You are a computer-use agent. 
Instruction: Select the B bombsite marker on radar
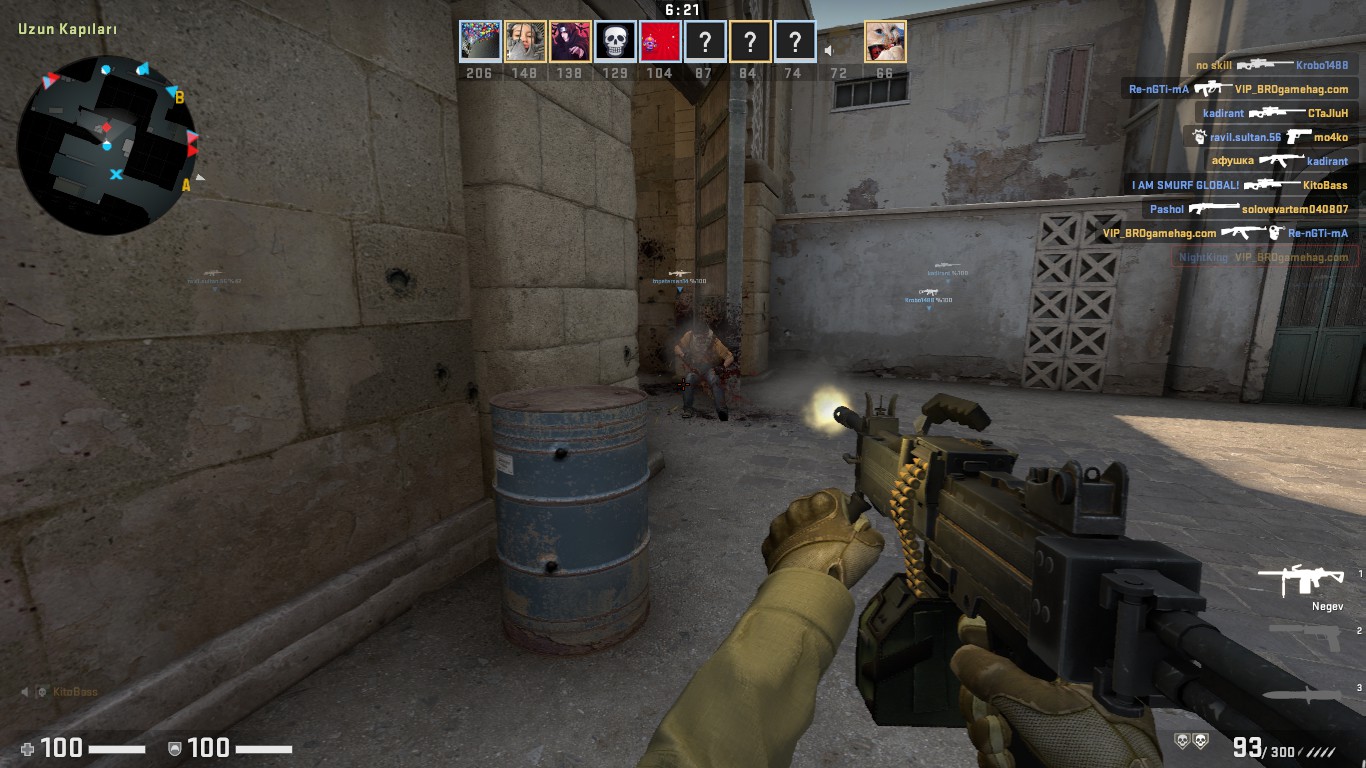180,98
